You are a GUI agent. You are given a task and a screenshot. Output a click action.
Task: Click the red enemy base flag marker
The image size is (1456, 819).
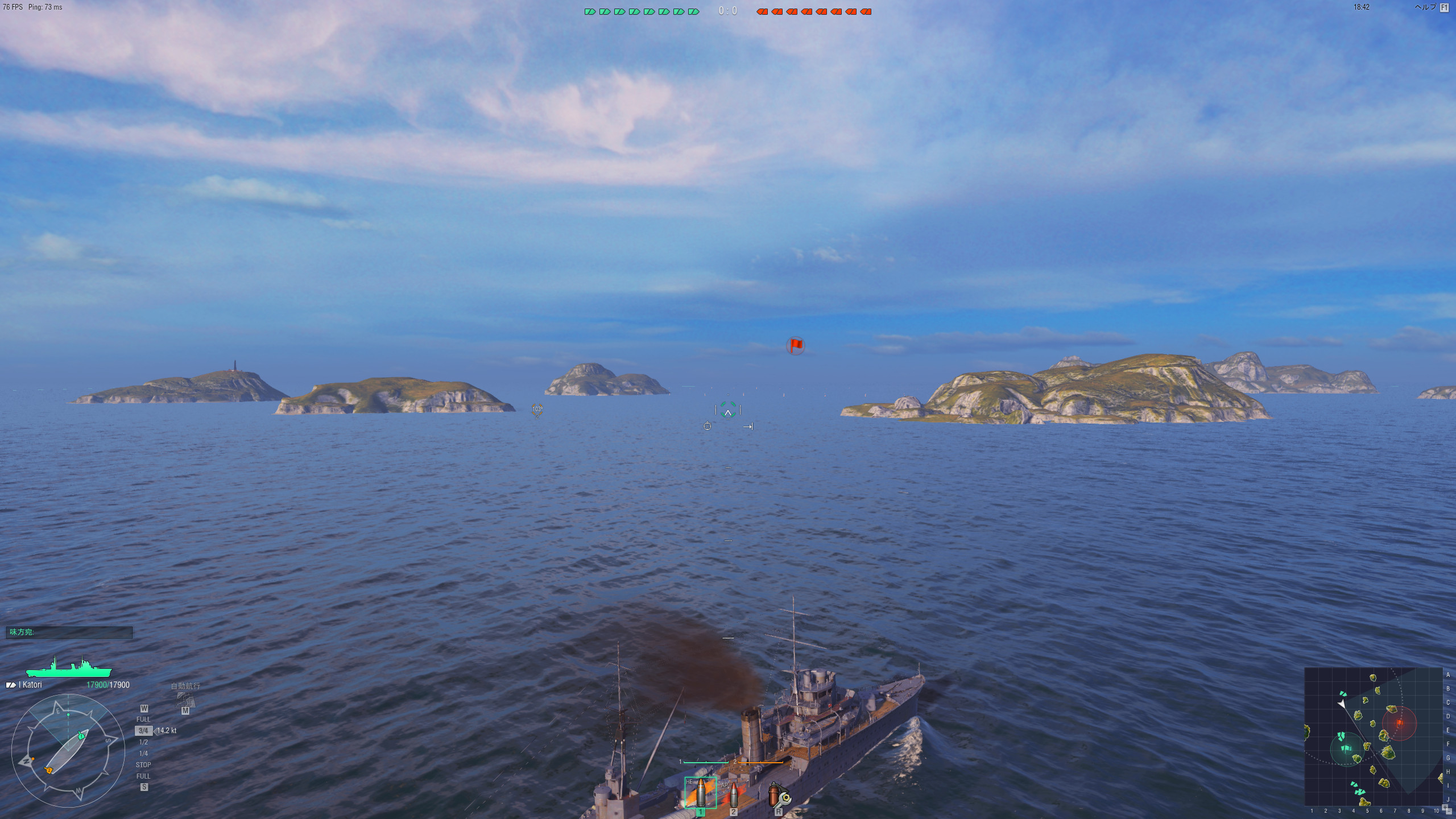(x=795, y=345)
